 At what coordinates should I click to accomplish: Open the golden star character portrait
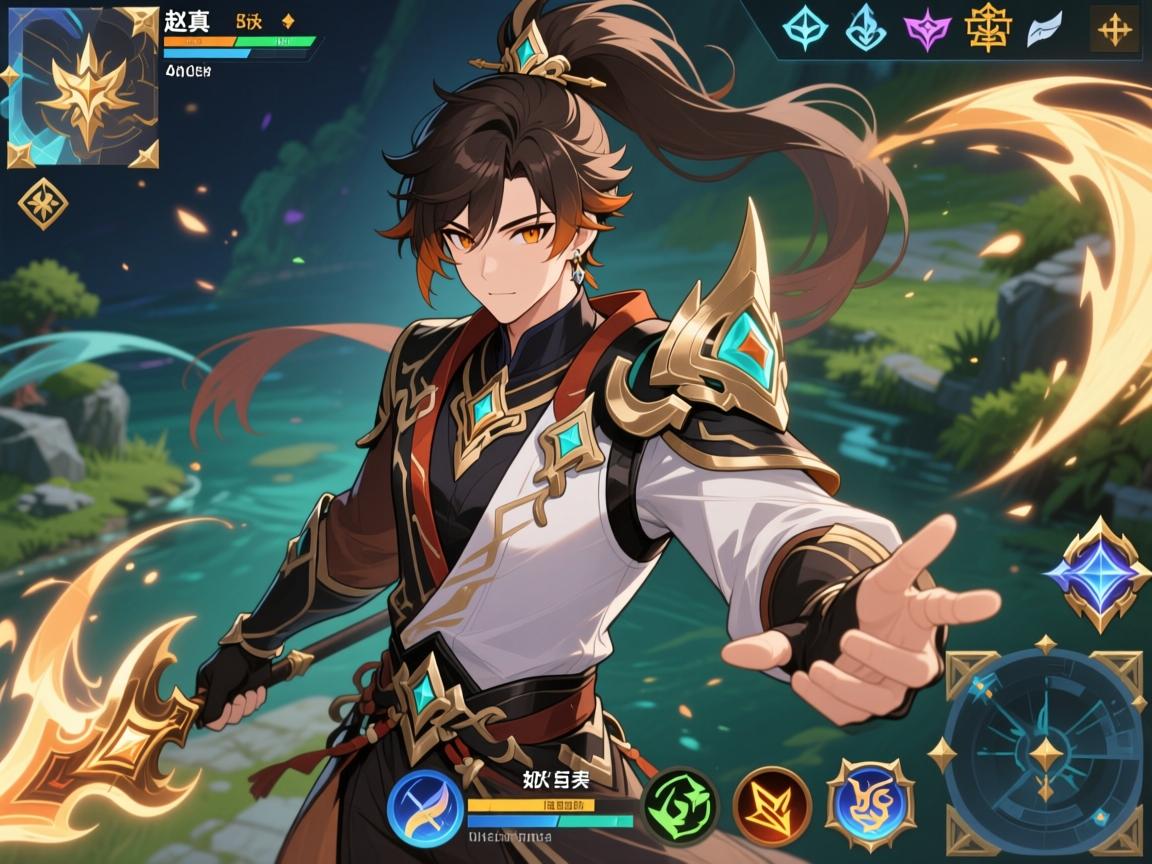[83, 87]
